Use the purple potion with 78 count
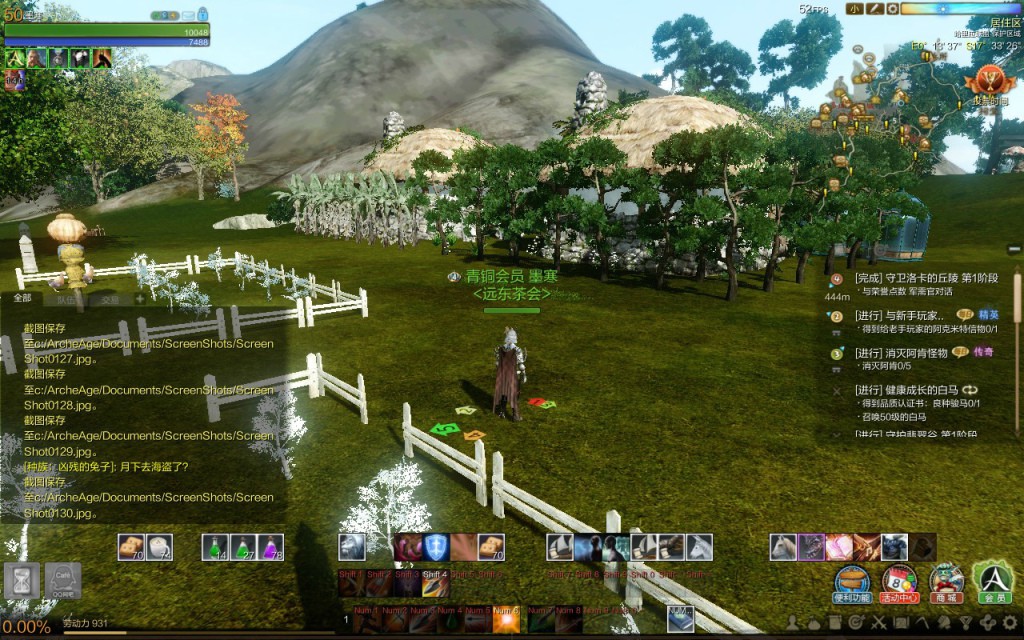Viewport: 1024px width, 640px height. click(271, 546)
